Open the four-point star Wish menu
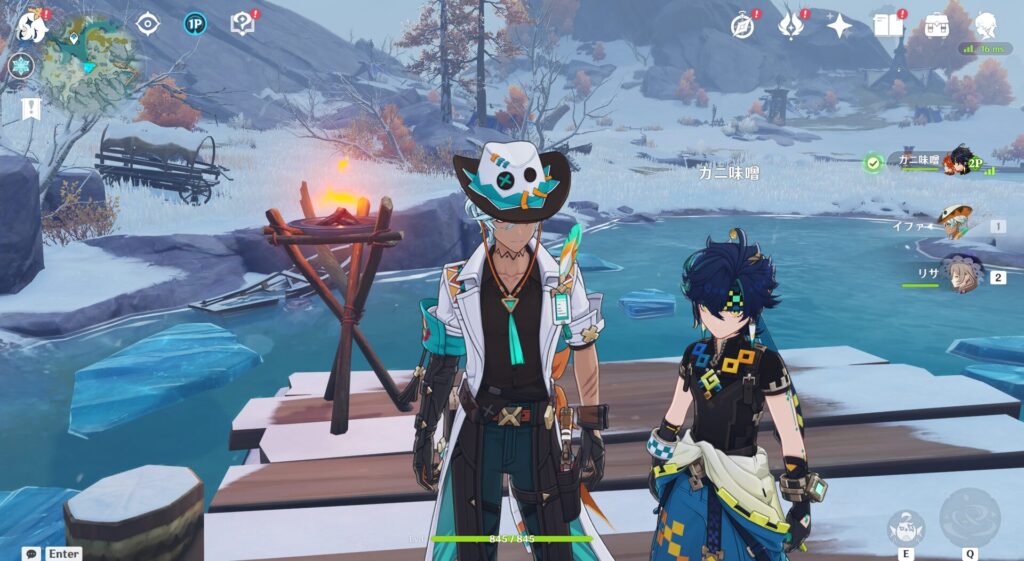Screen dimensions: 1024x561 pyautogui.click(x=839, y=25)
